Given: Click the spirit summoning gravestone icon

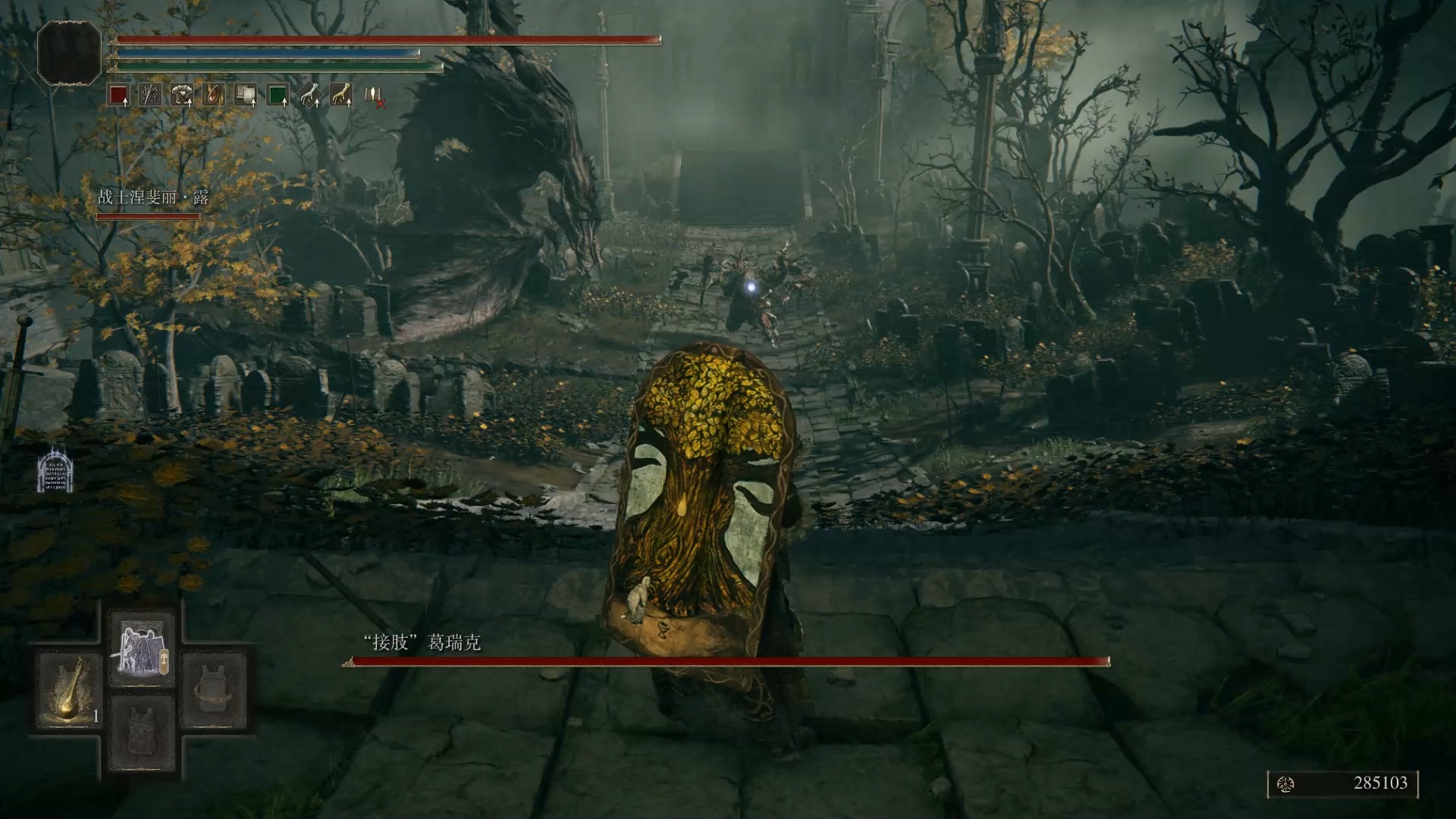Looking at the screenshot, I should tap(55, 469).
